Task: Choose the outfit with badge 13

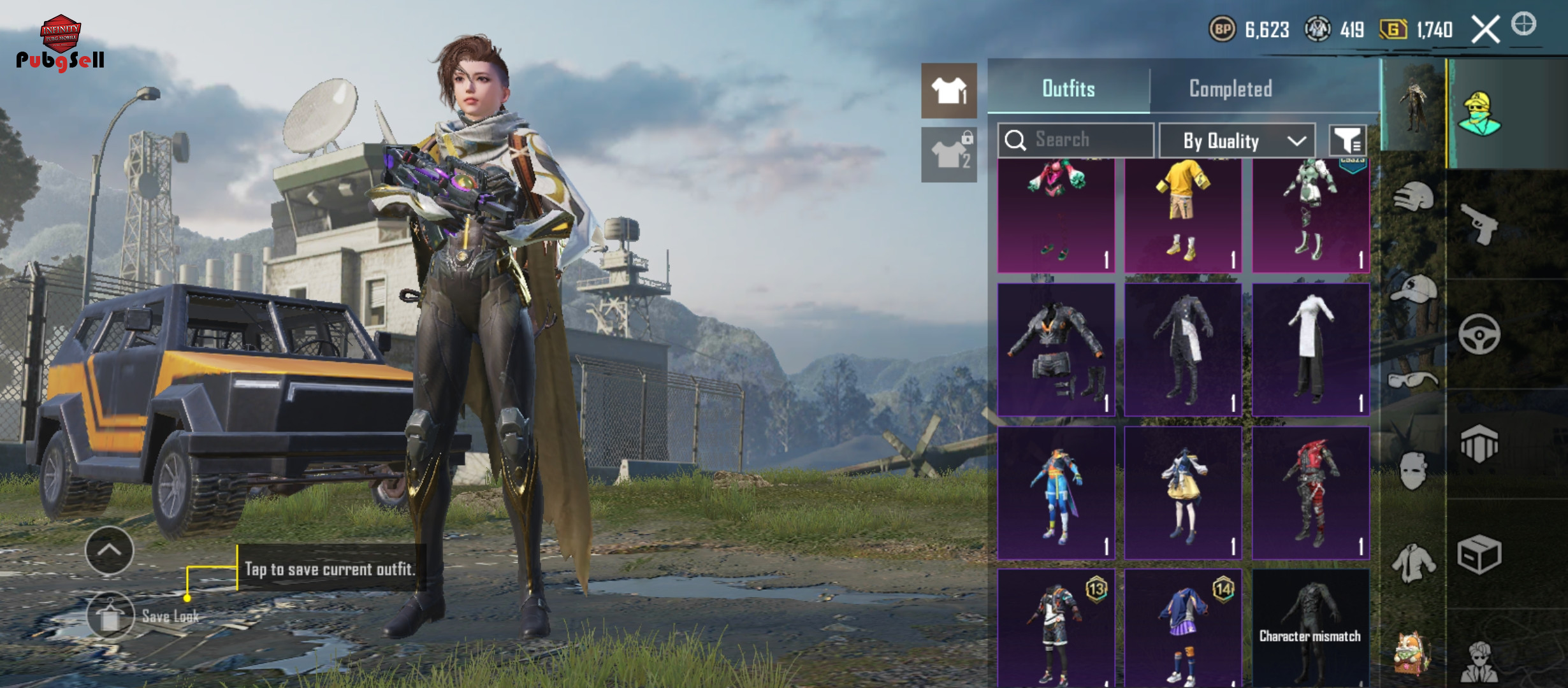Action: [1056, 627]
